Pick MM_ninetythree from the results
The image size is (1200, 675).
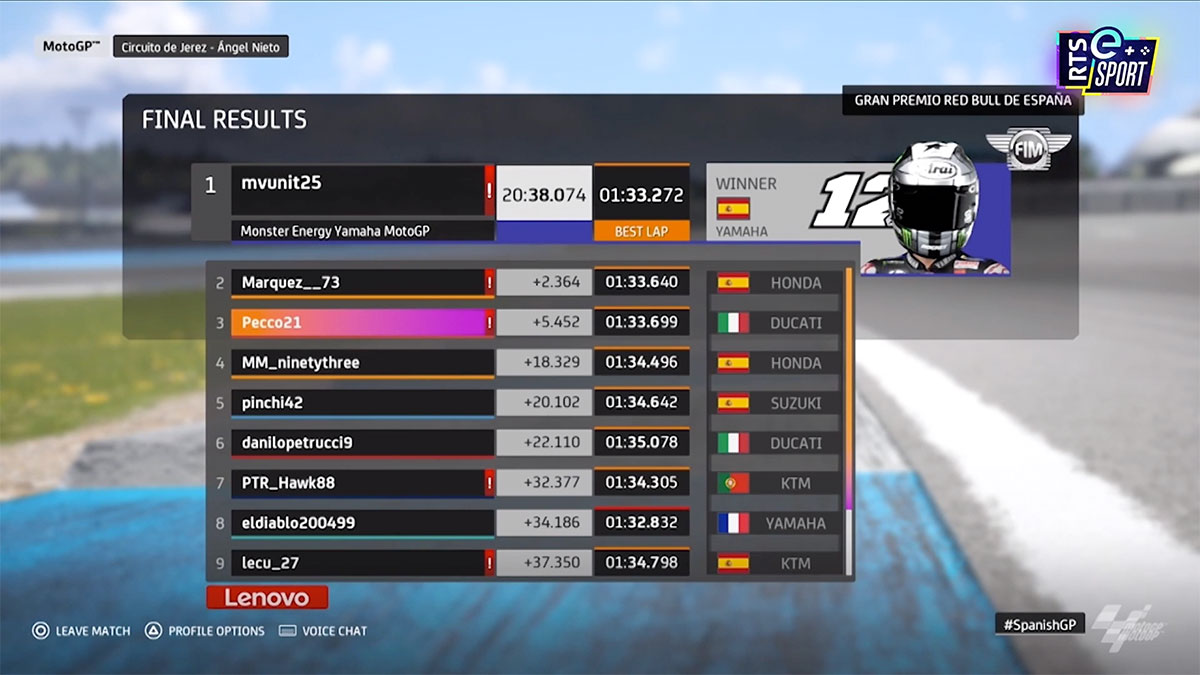coord(361,363)
